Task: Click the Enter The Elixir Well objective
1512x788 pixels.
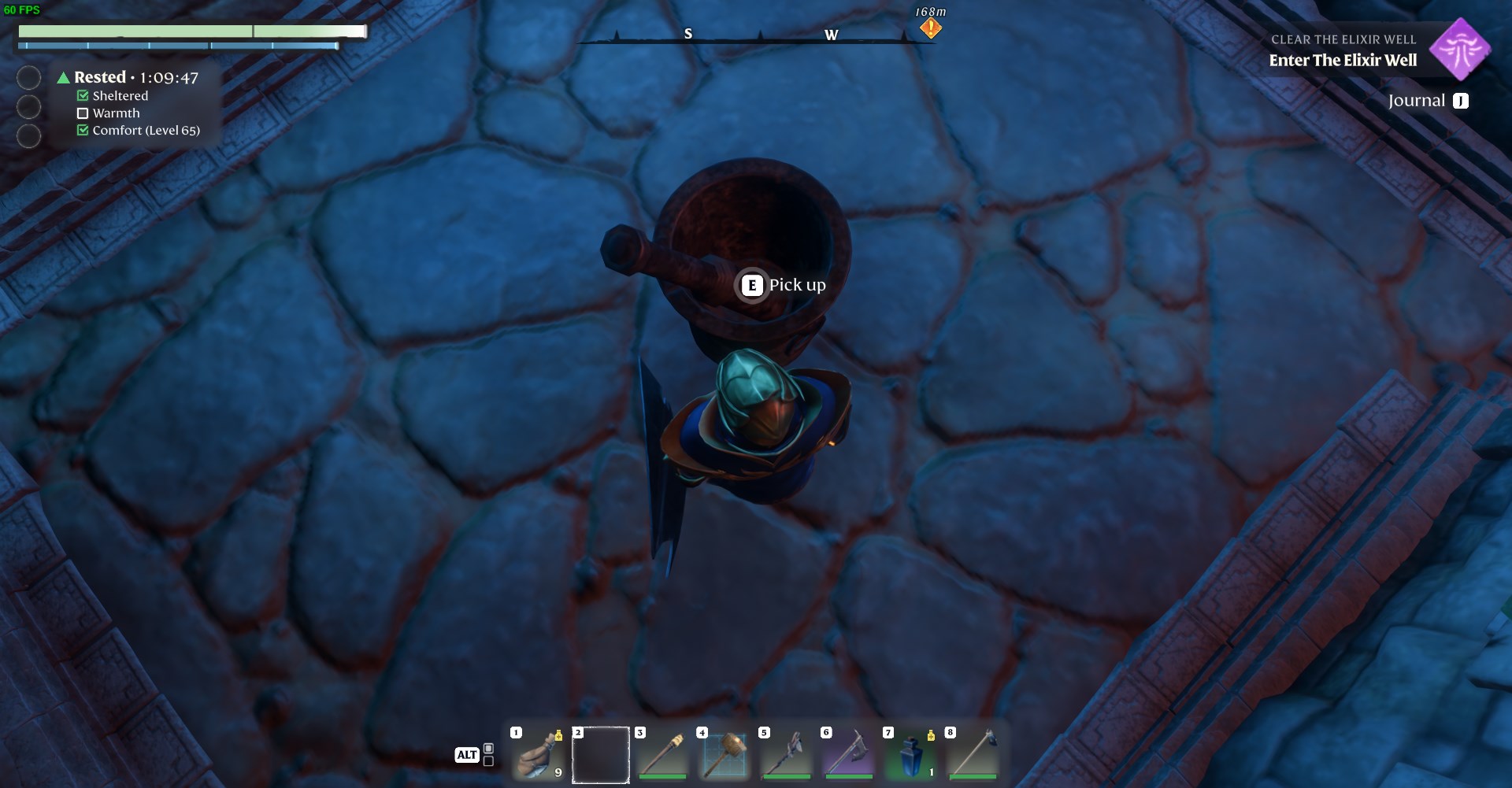Action: (1342, 61)
